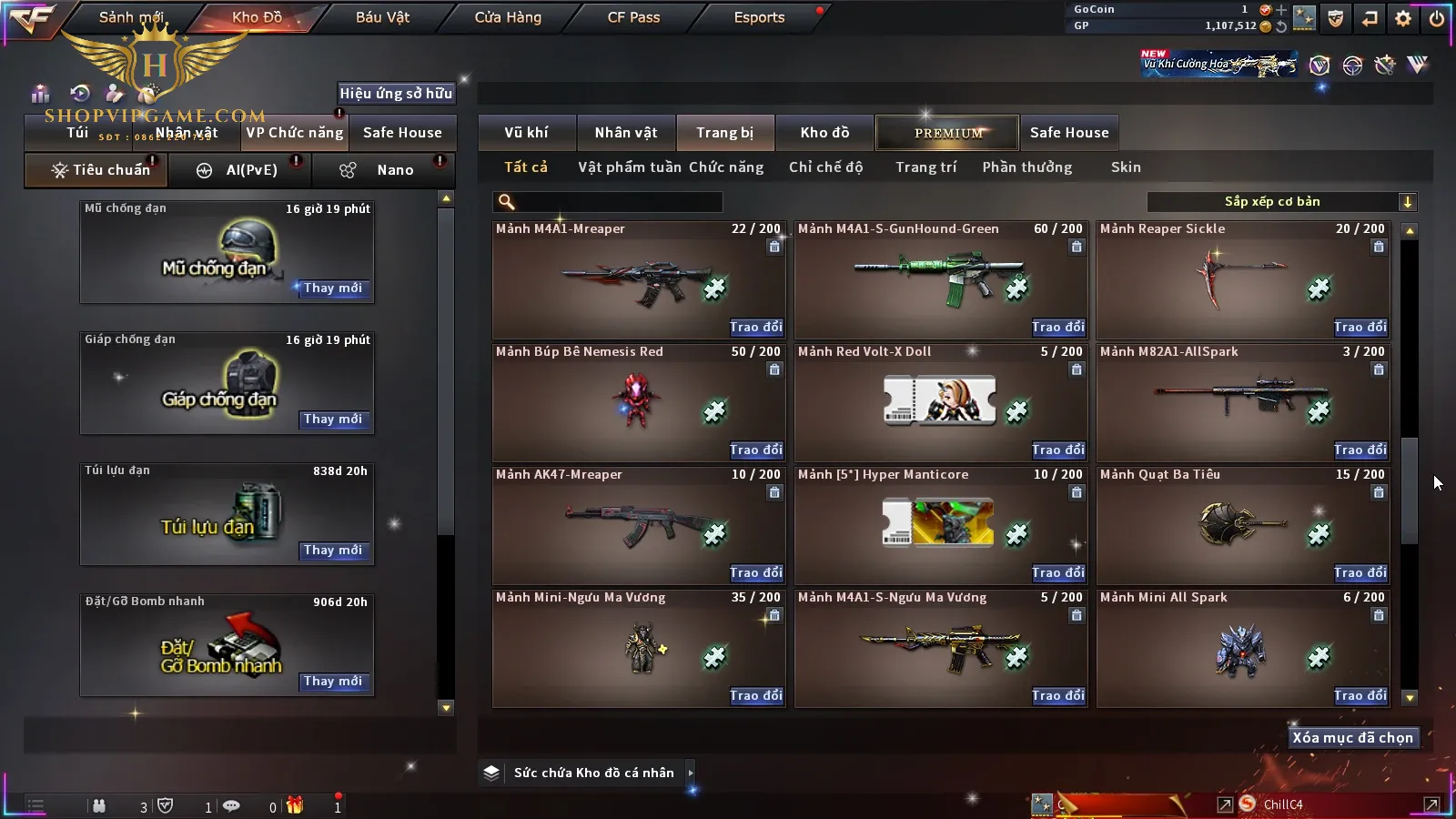This screenshot has height=819, width=1456.
Task: Show the Skin filter category
Action: pos(1126,167)
